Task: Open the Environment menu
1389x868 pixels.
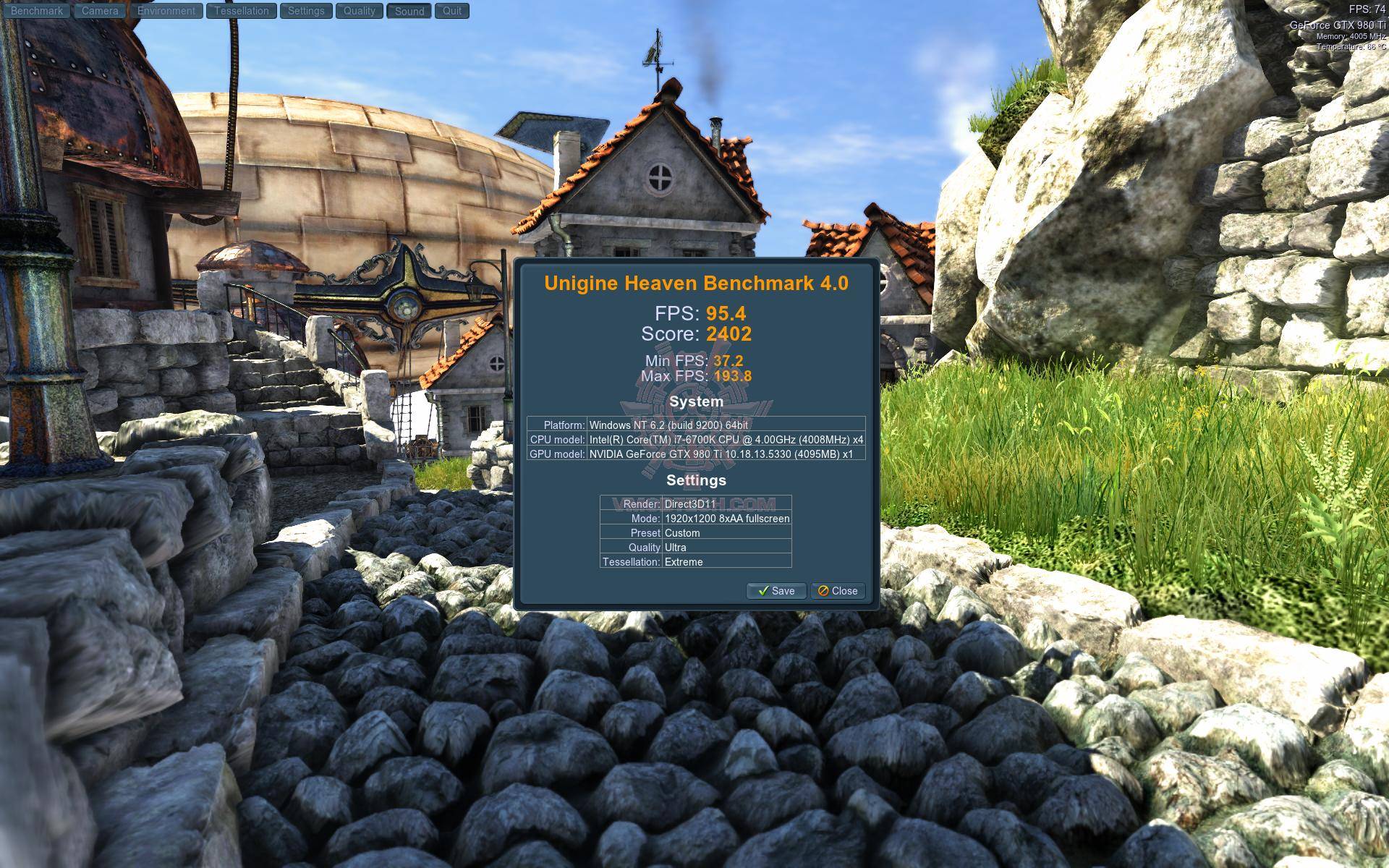Action: click(x=166, y=11)
